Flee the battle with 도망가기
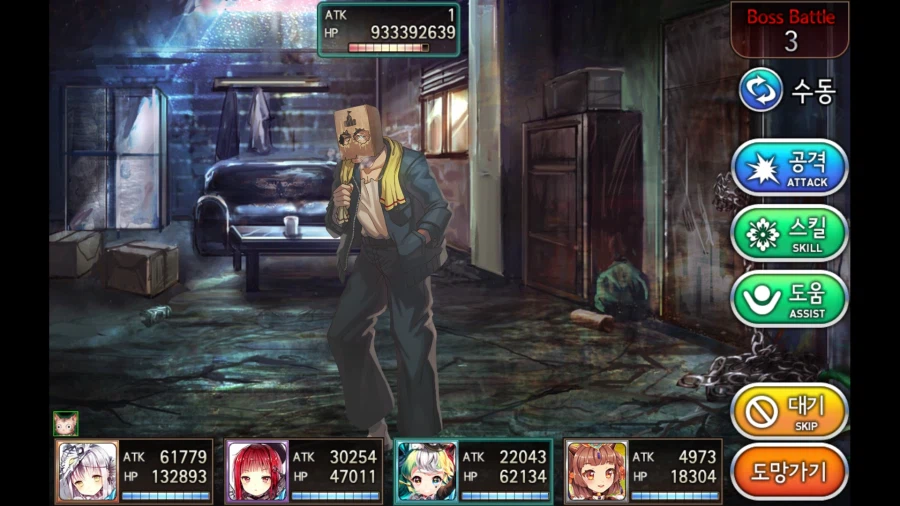Viewport: 900px width, 506px height. pyautogui.click(x=789, y=471)
